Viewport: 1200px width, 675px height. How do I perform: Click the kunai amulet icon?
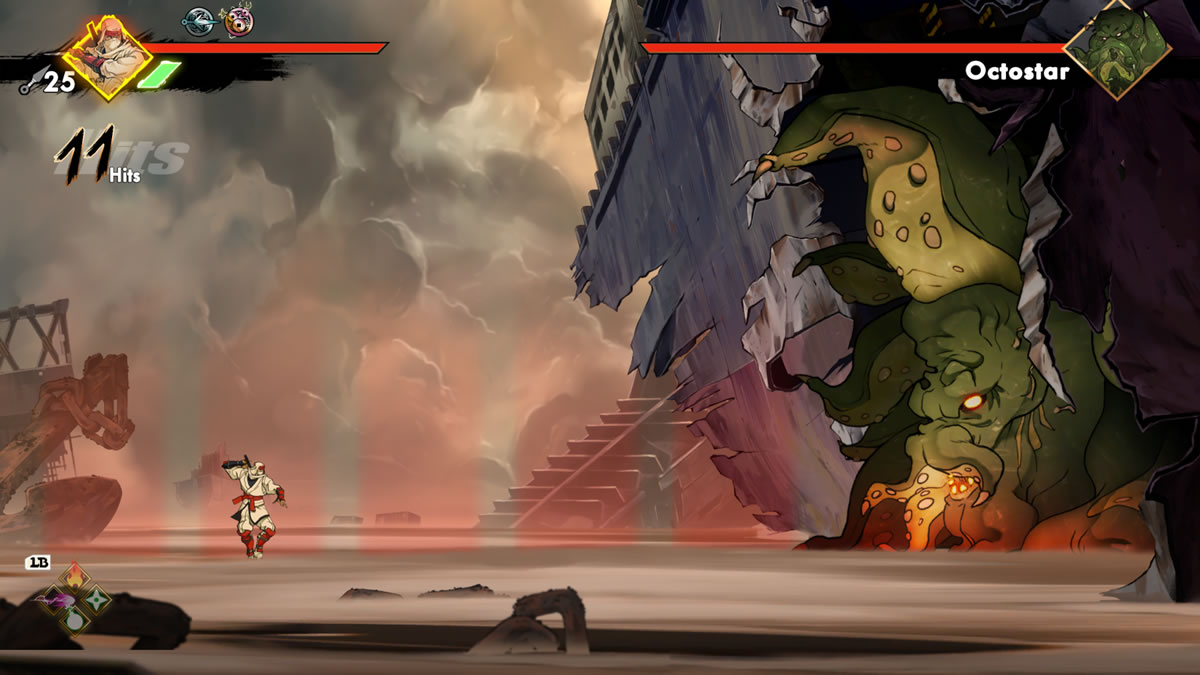198,20
